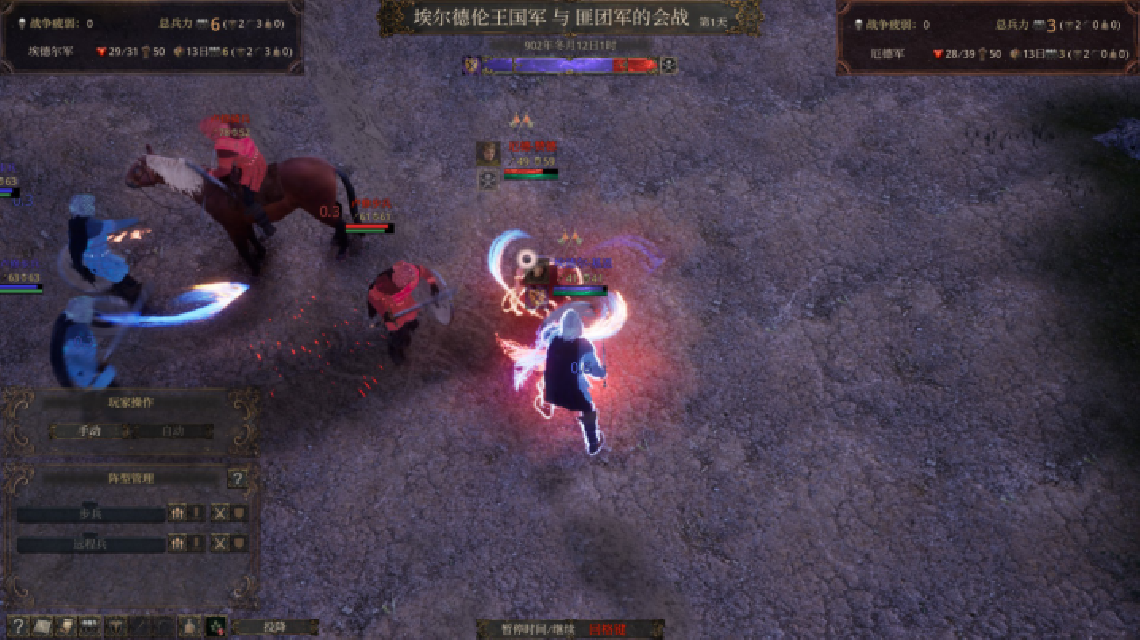Select the 远程兵 ranged formation row
The height and width of the screenshot is (640, 1140).
91,545
